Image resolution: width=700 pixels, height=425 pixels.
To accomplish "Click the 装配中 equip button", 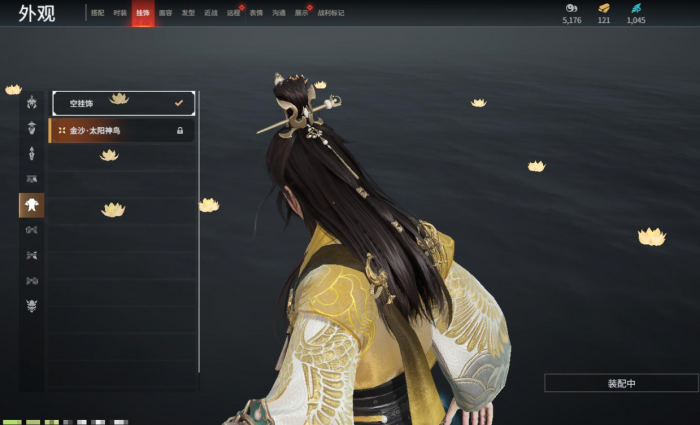I will point(621,383).
